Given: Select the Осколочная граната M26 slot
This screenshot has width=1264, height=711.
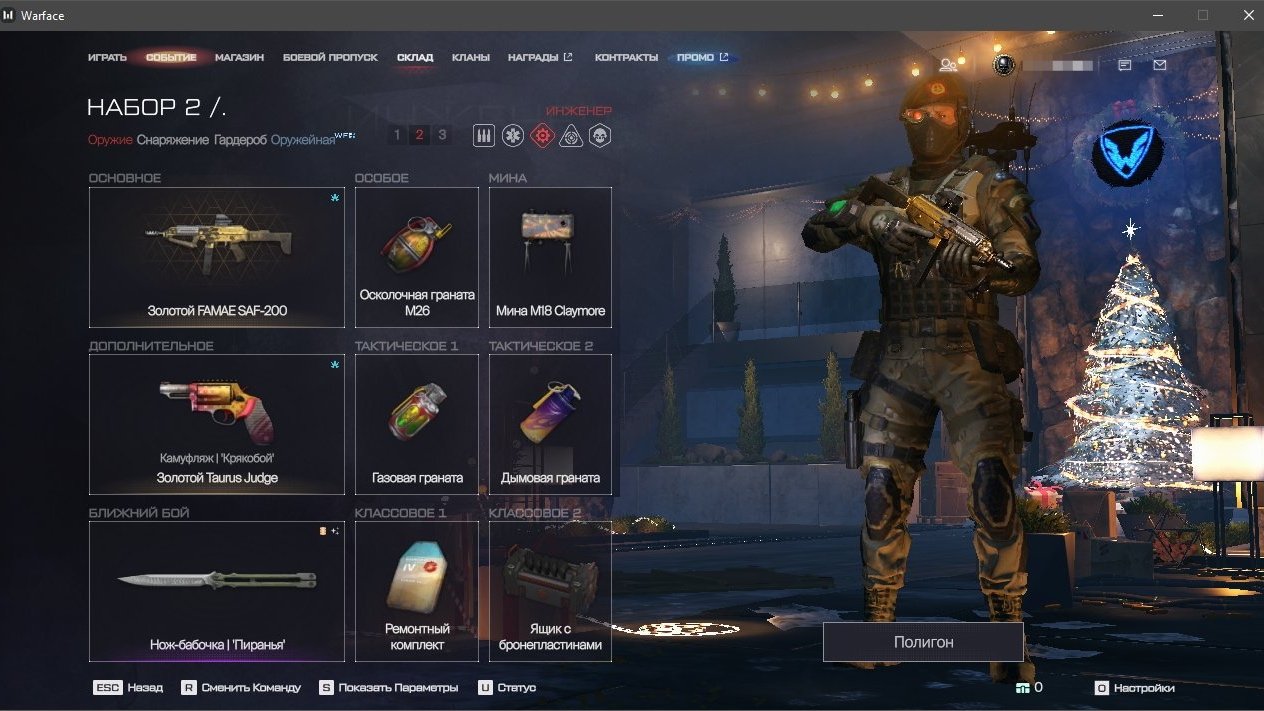Looking at the screenshot, I should coord(416,257).
